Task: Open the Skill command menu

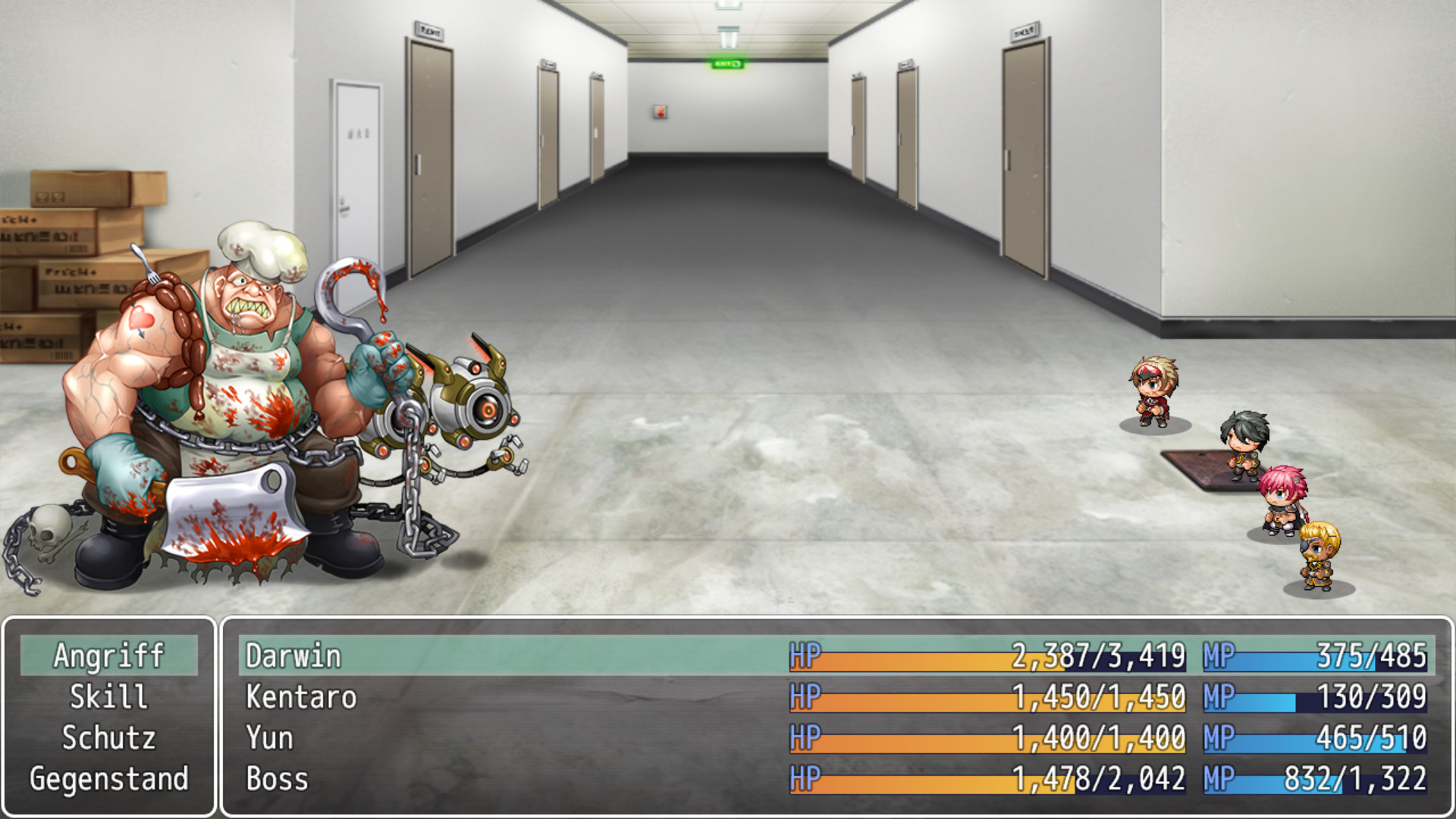Action: click(x=111, y=698)
